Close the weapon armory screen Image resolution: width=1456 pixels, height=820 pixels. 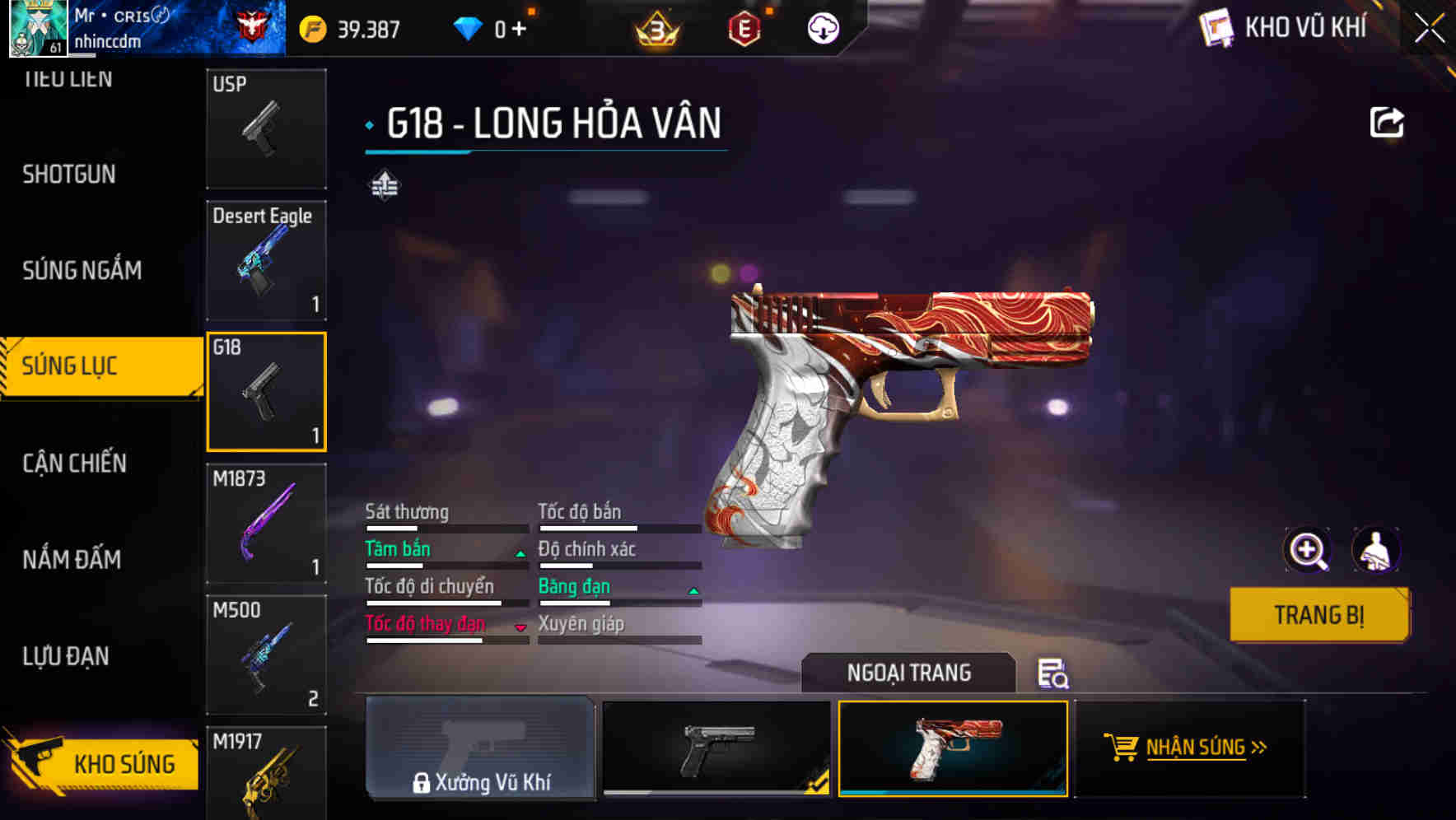pyautogui.click(x=1429, y=29)
